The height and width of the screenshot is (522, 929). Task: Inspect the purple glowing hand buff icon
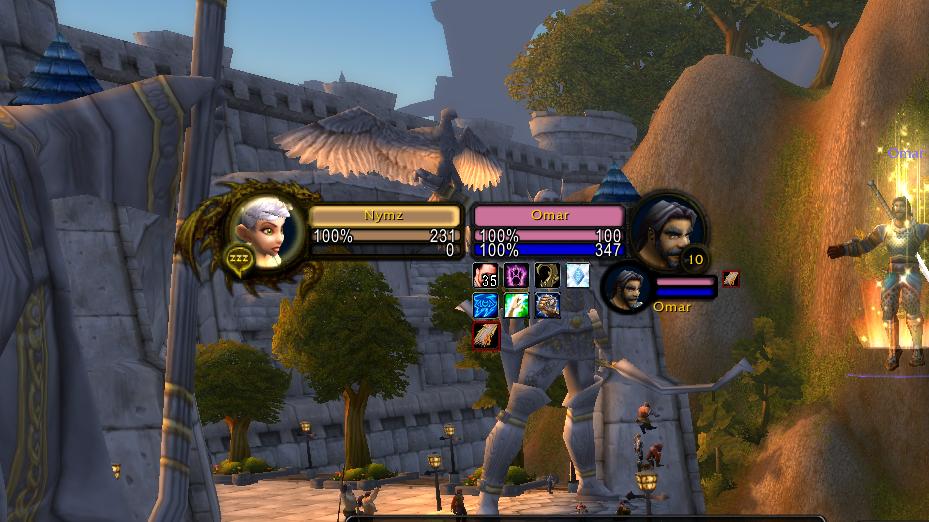516,275
